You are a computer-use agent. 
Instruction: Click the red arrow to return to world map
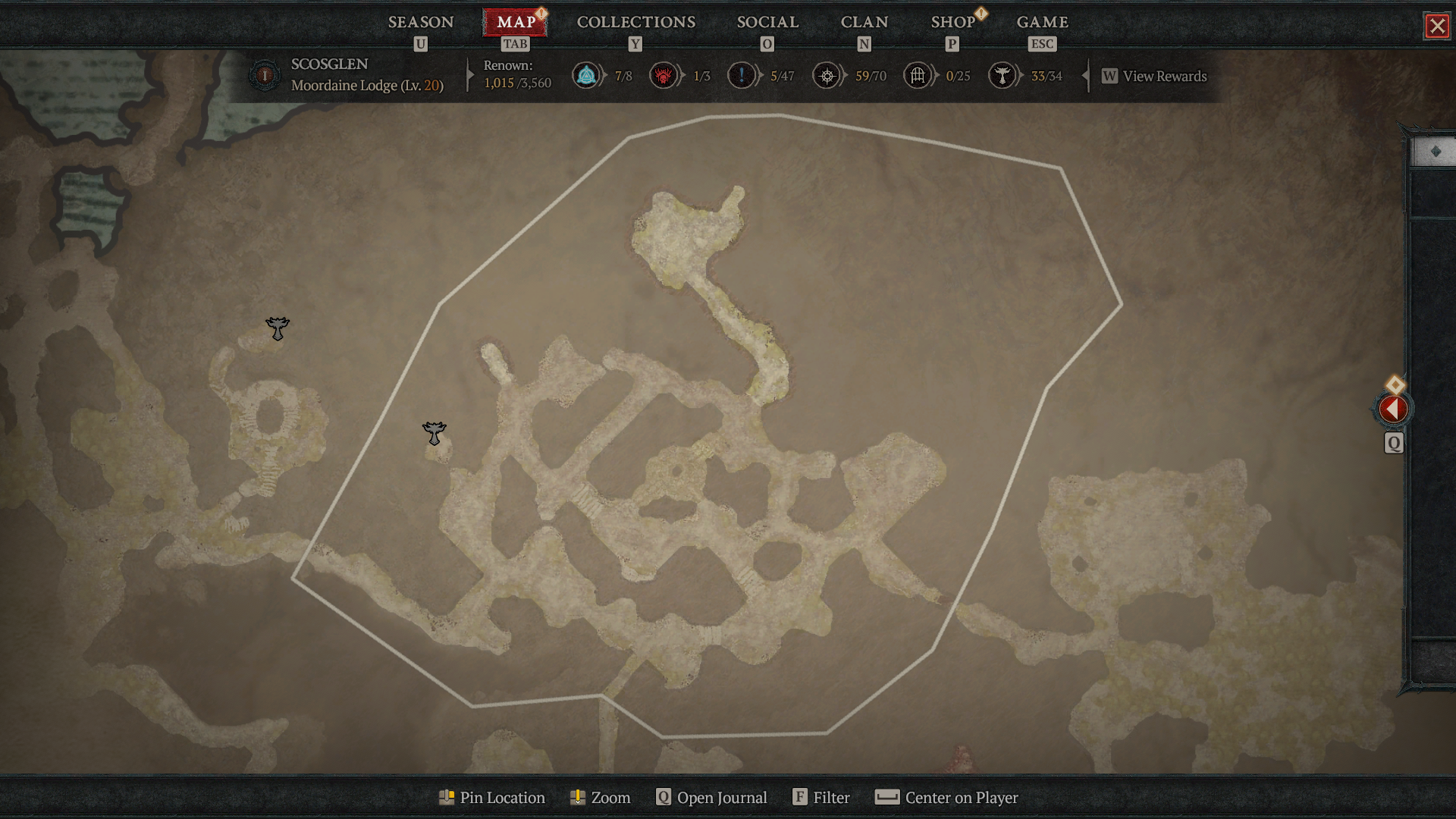point(1394,409)
